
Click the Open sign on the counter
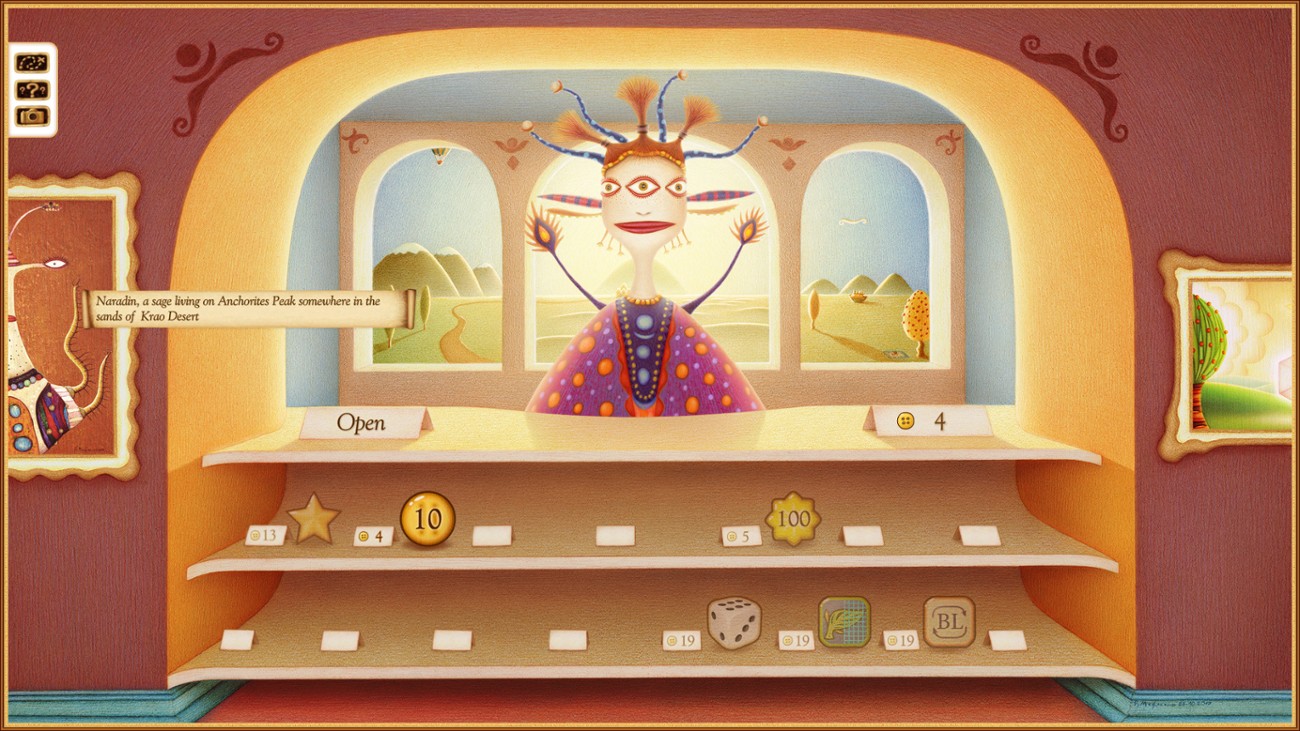point(360,422)
